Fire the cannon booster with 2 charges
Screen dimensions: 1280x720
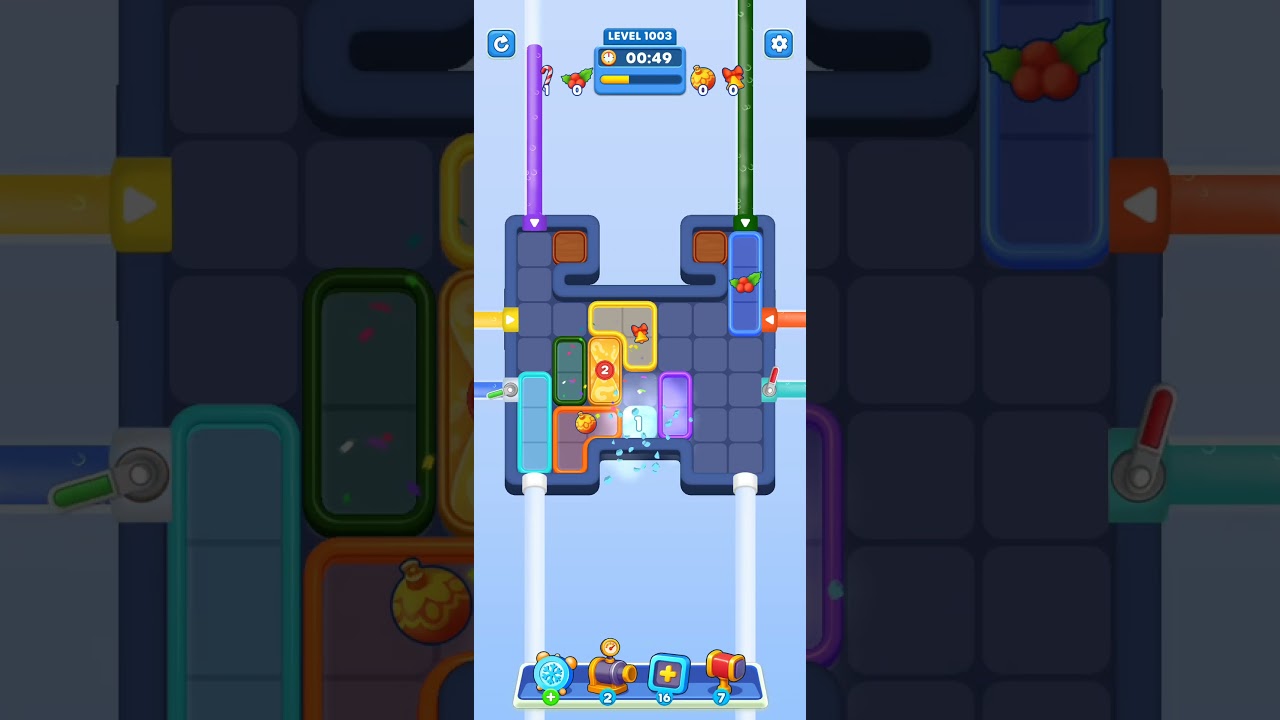(x=610, y=675)
